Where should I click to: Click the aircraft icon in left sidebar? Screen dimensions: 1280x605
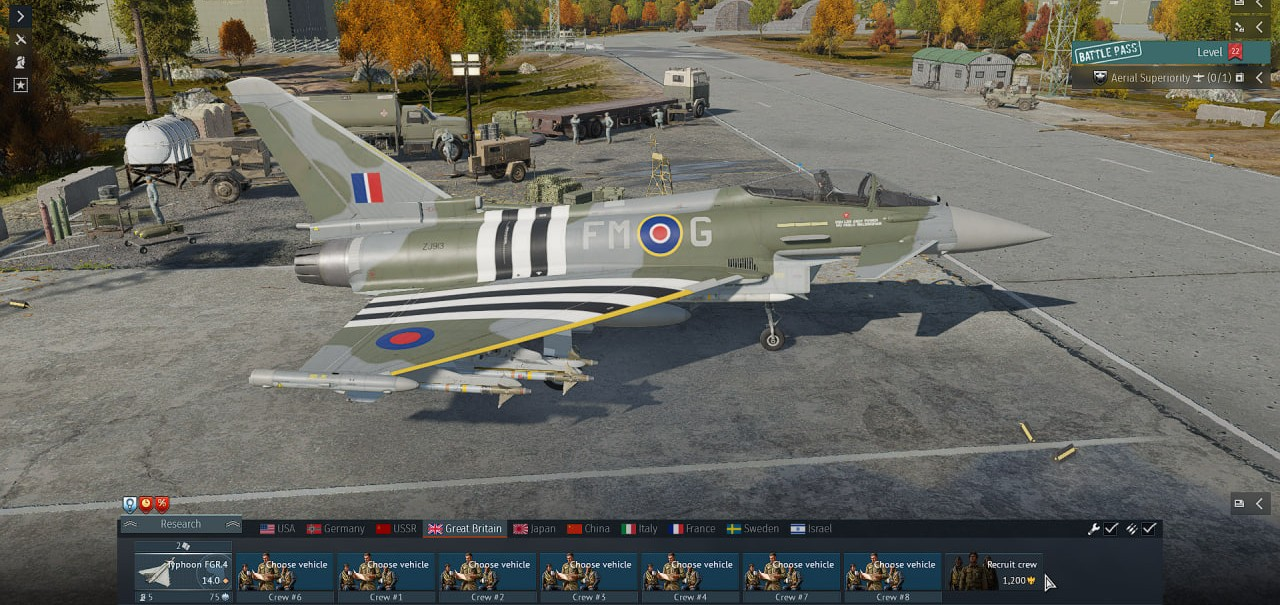(20, 39)
